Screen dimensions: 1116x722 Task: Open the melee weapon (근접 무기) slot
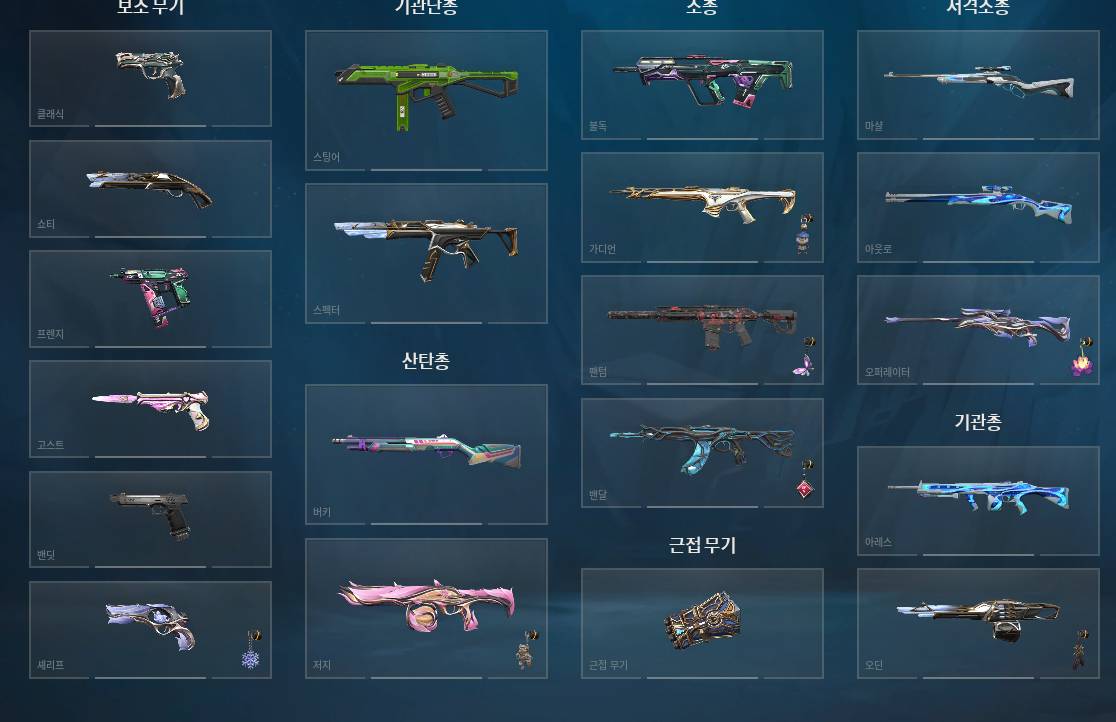click(702, 623)
